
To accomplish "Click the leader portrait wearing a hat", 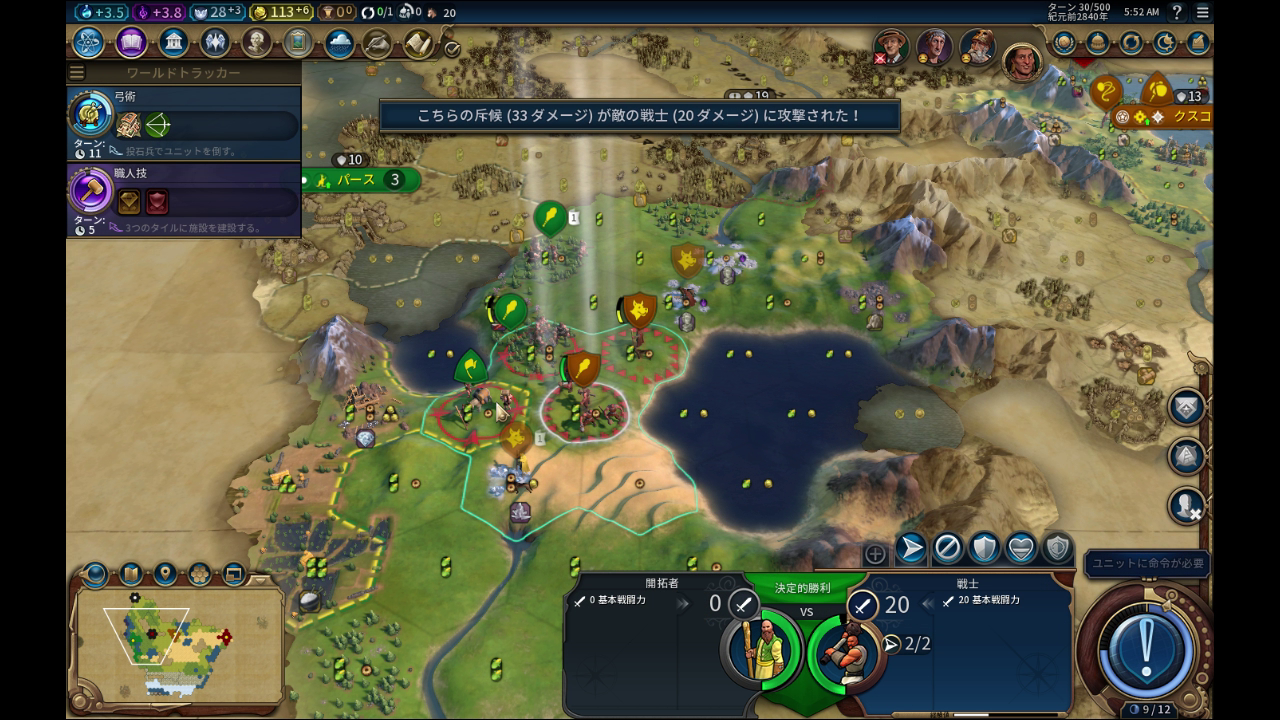I will click(890, 44).
